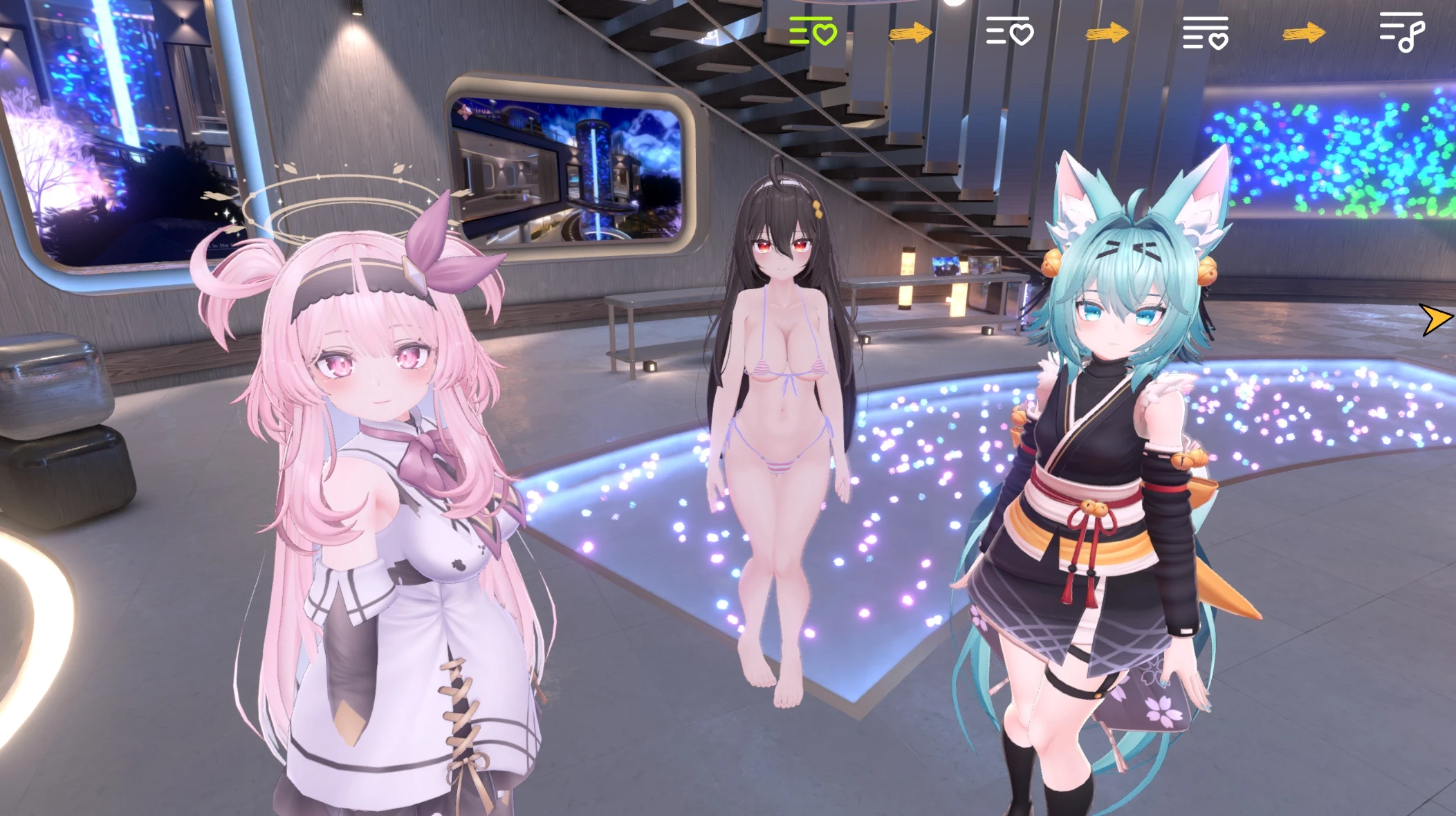Click the yellow arrow before the music playlist
The image size is (1456, 816).
point(1305,32)
